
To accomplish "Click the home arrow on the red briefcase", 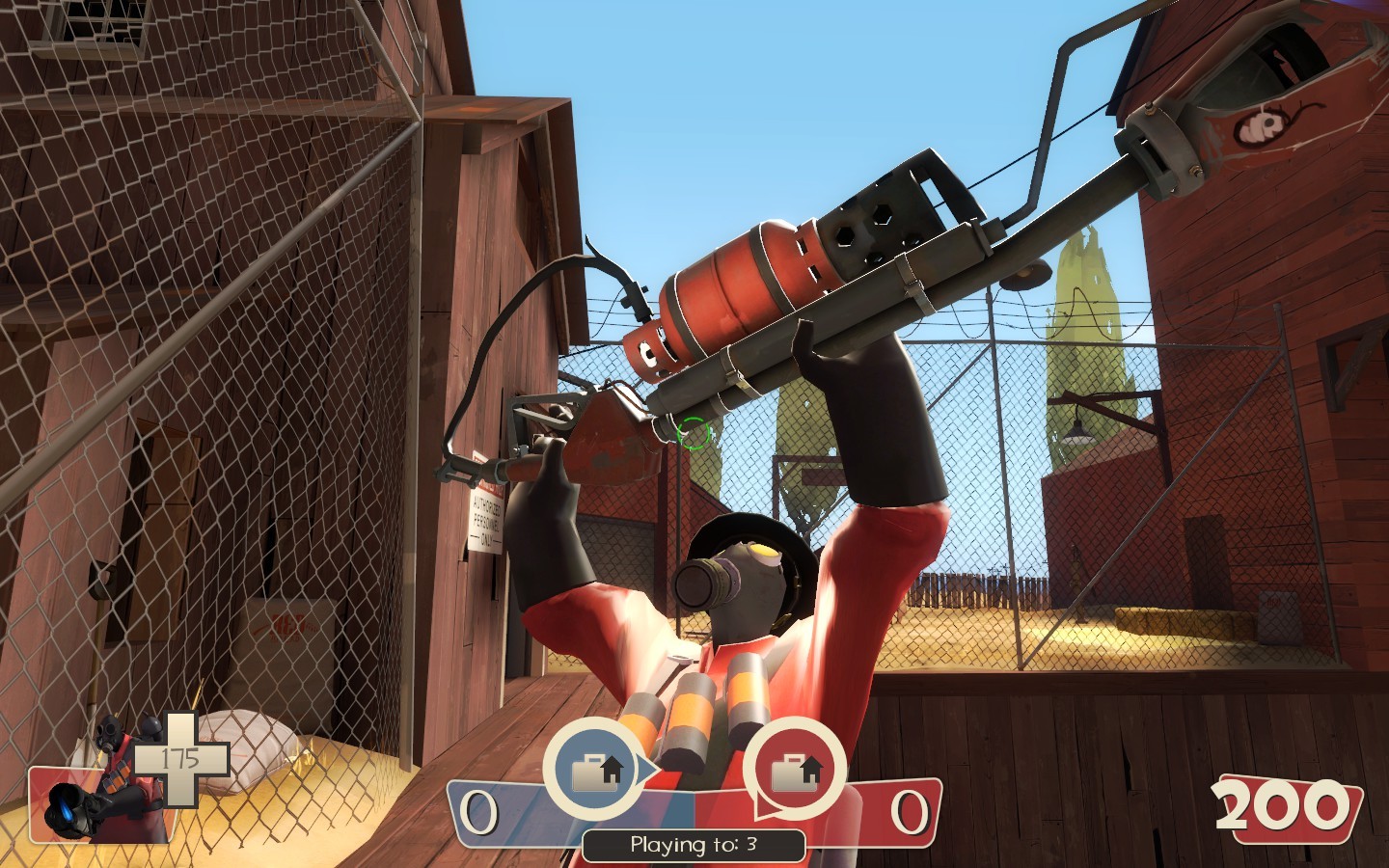I will 810,769.
